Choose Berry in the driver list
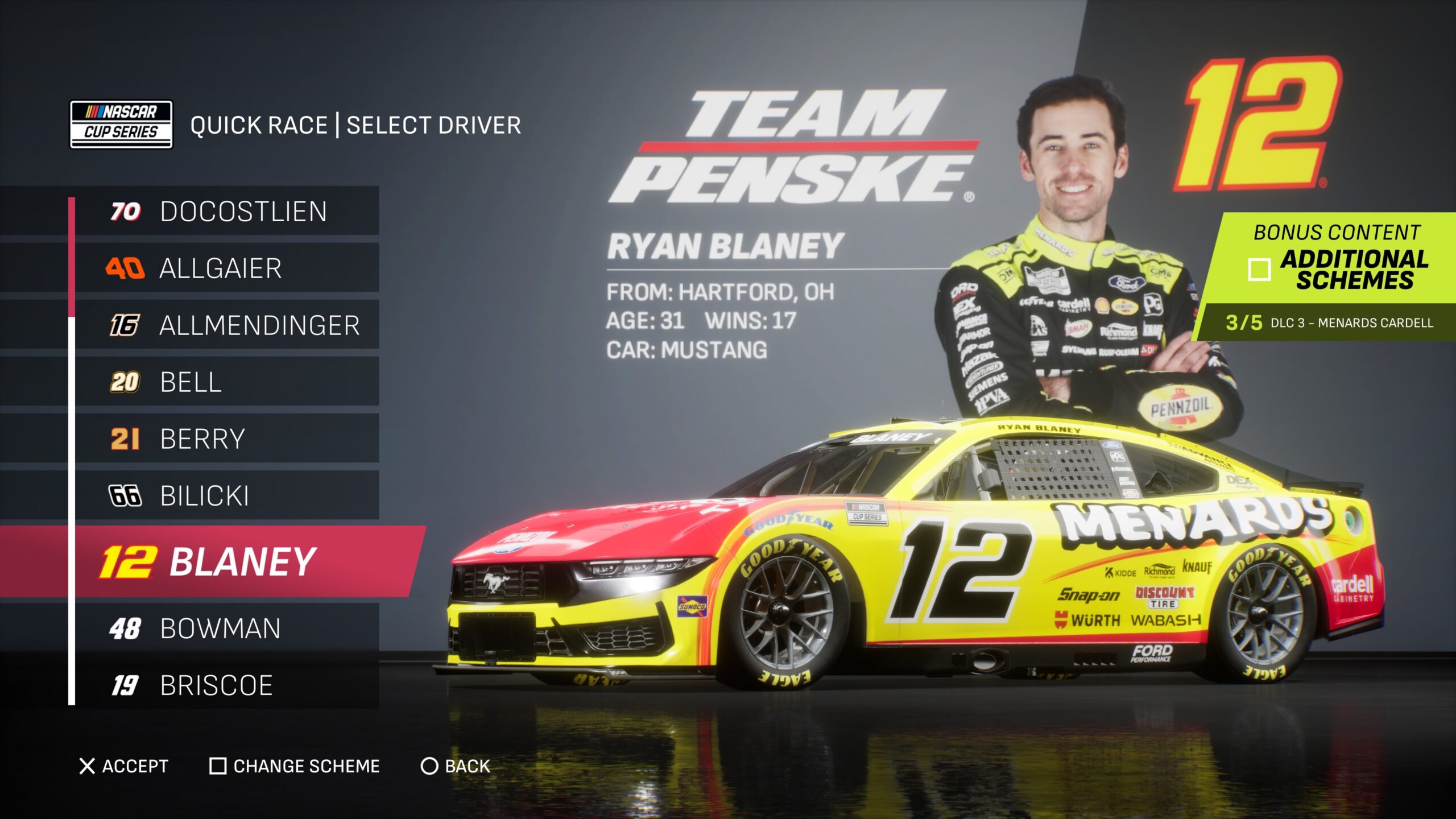The height and width of the screenshot is (819, 1456). 227,439
